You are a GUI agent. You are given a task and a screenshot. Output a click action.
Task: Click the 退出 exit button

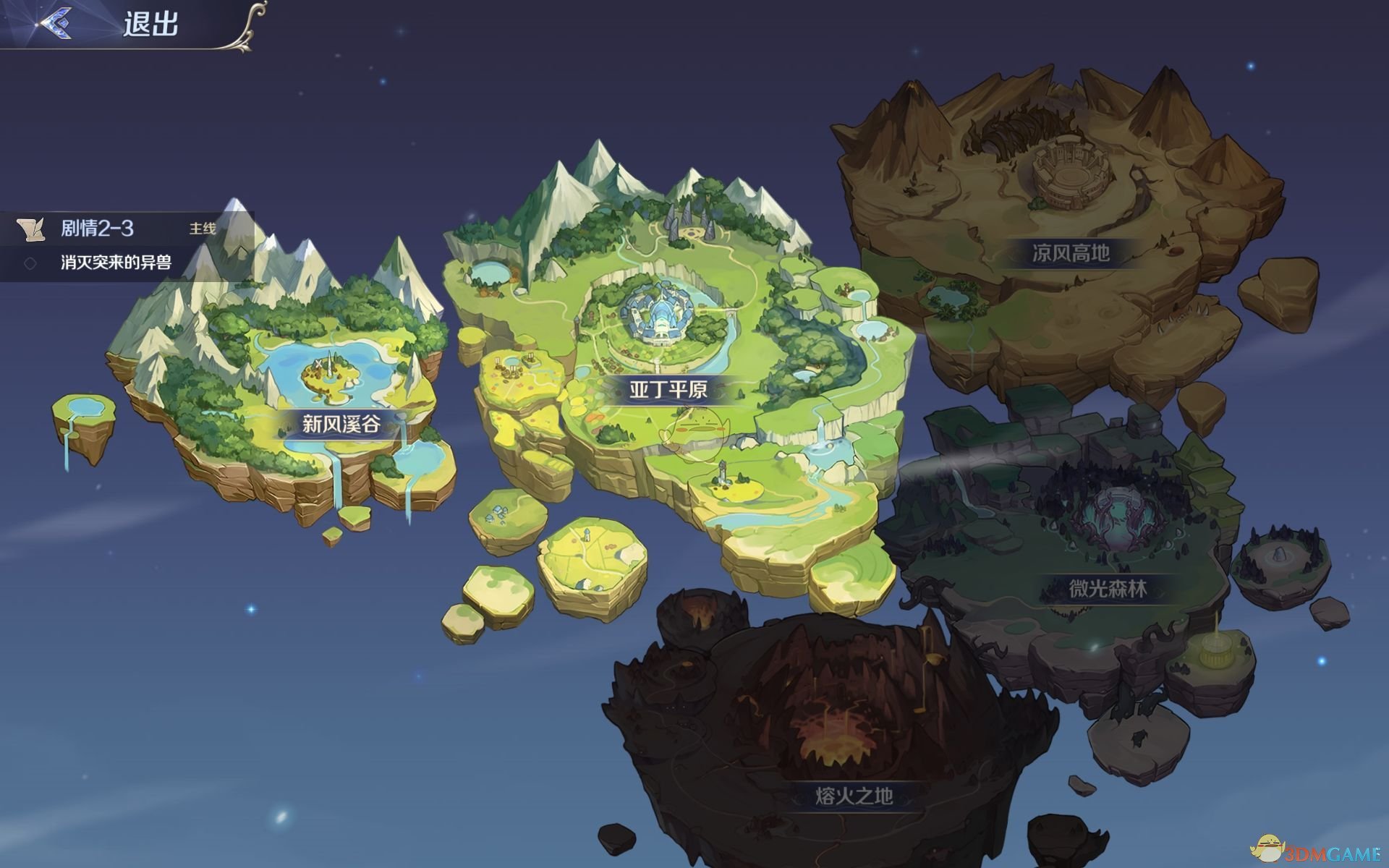pyautogui.click(x=150, y=24)
